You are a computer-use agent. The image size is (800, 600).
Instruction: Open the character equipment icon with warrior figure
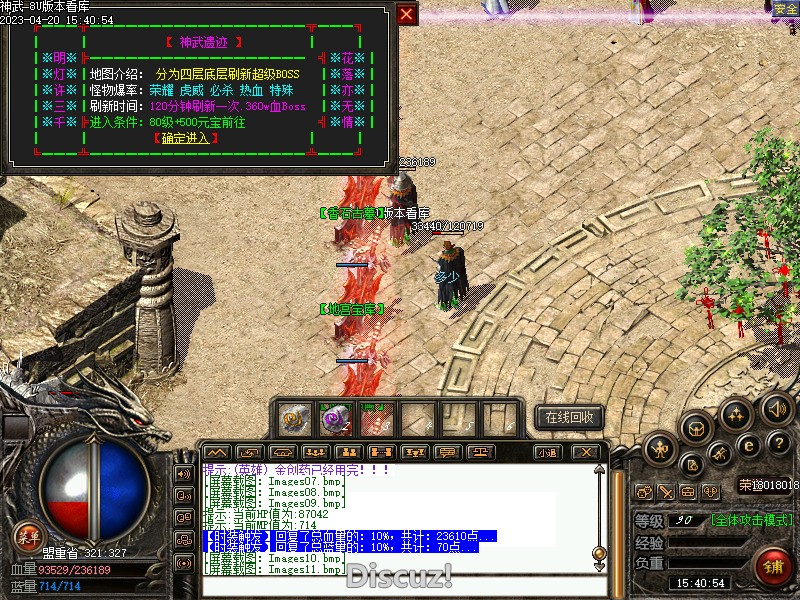click(x=660, y=449)
